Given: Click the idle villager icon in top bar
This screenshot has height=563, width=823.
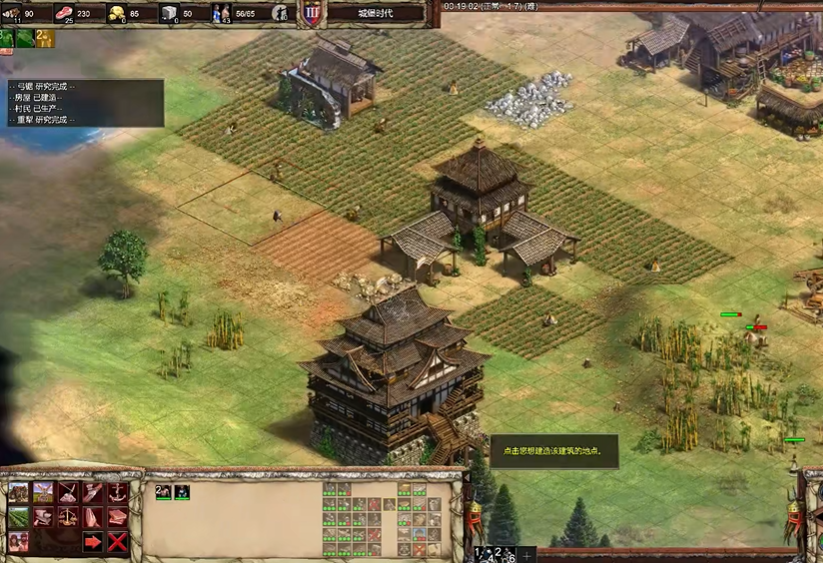Looking at the screenshot, I should coord(281,13).
